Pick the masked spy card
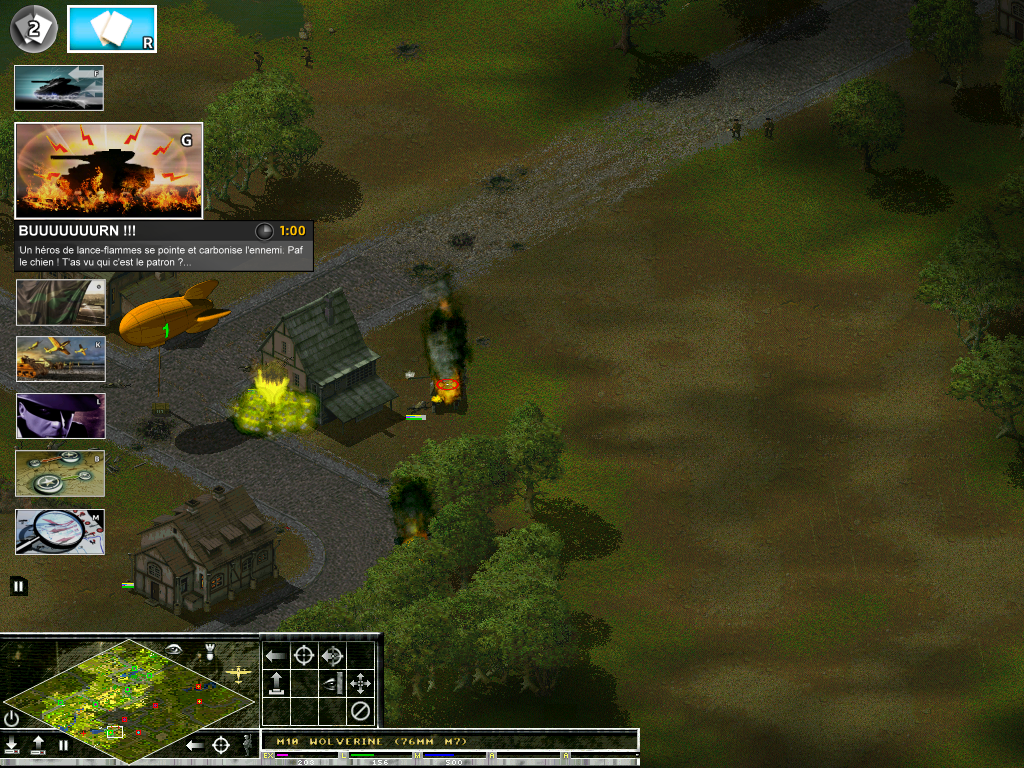 [60, 416]
